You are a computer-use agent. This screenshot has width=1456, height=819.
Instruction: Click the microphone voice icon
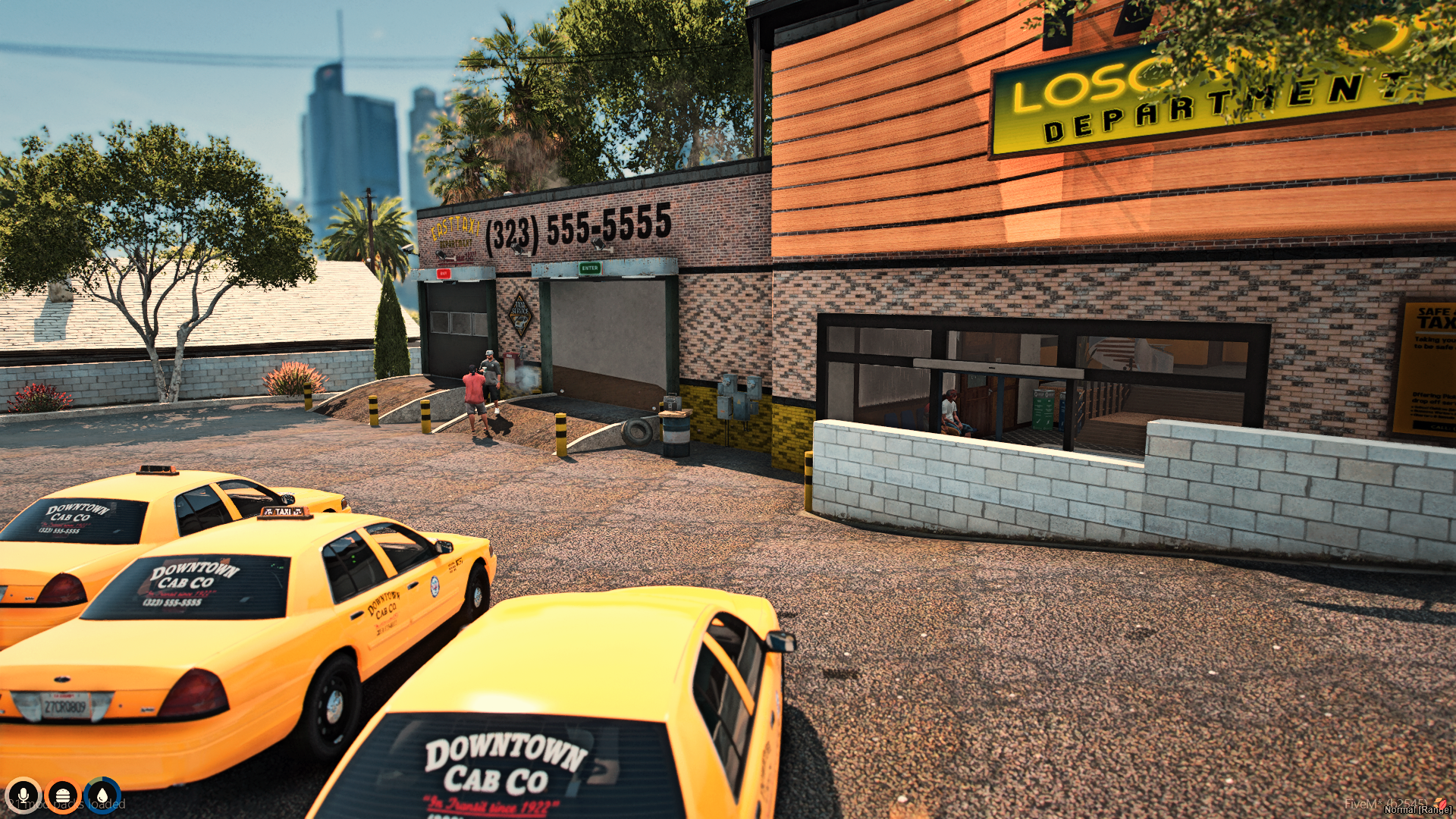[24, 795]
